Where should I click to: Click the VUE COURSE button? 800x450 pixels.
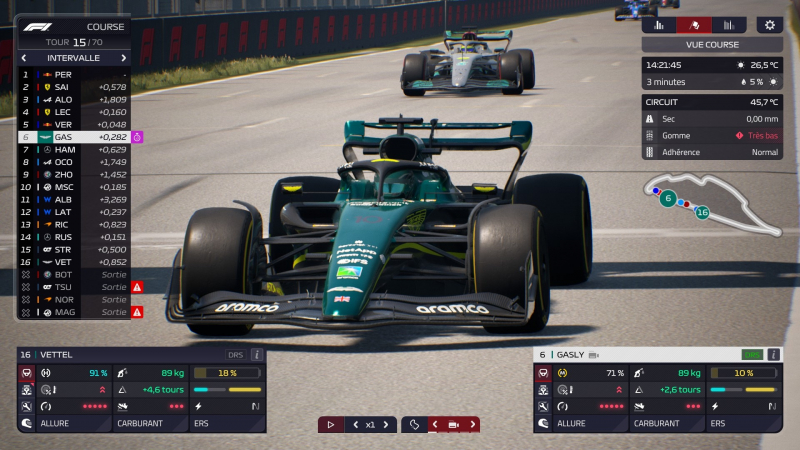point(712,45)
